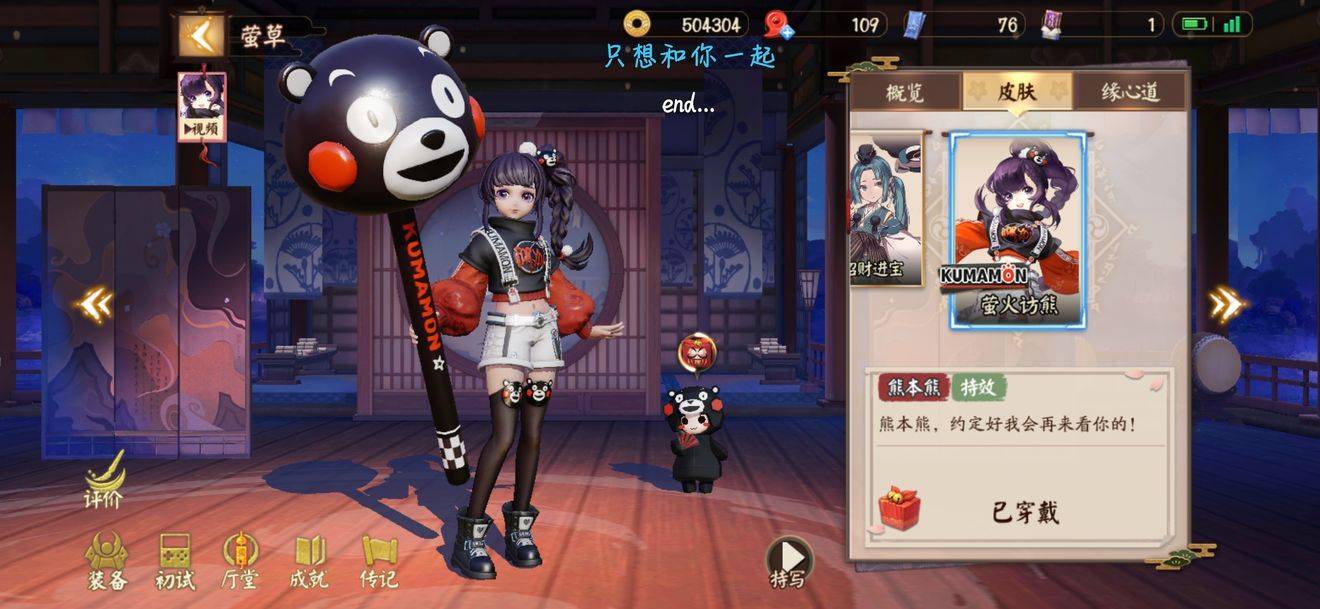Play the shikigami video thumbnail
This screenshot has width=1320, height=609.
[x=202, y=107]
